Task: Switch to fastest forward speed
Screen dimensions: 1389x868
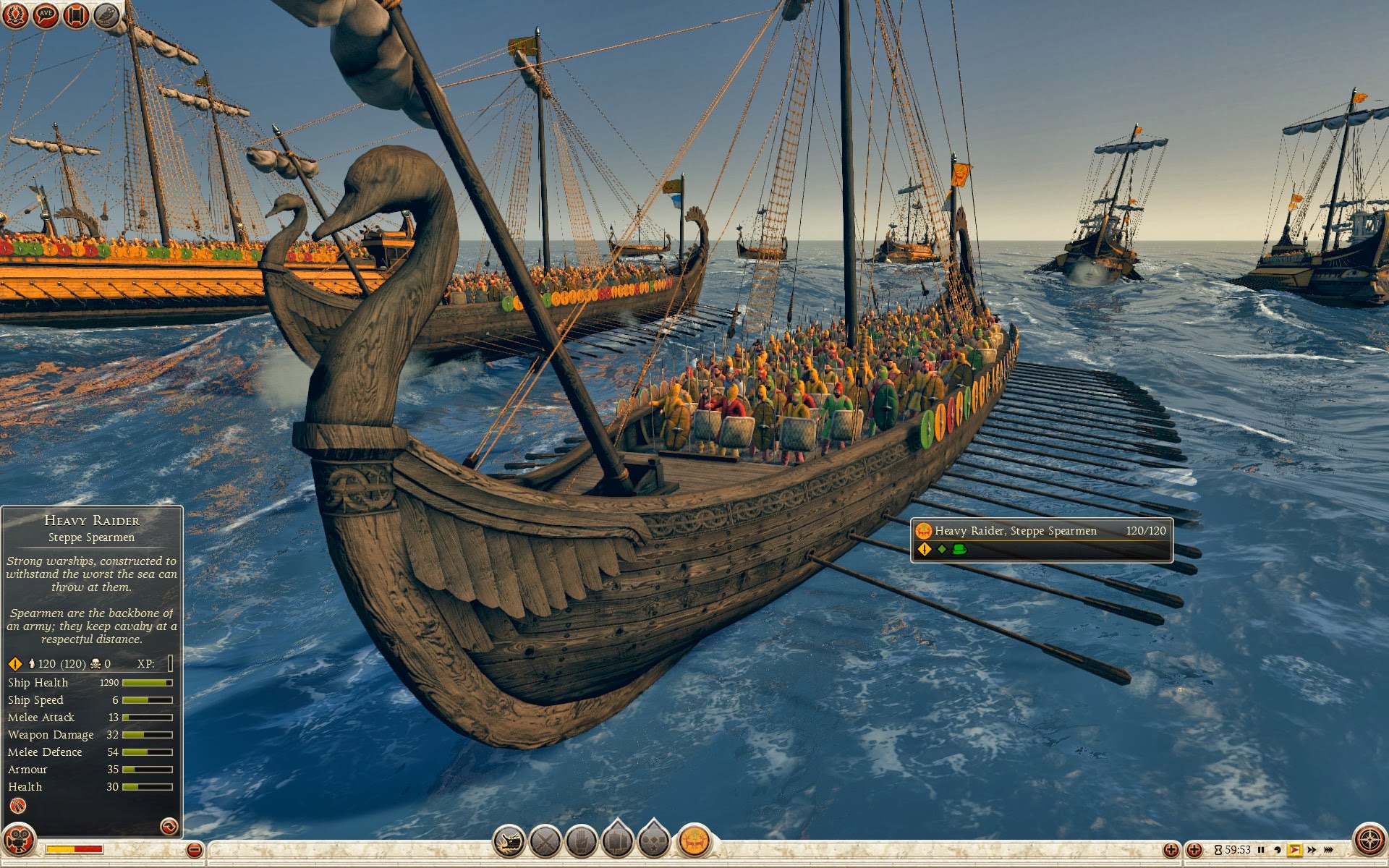Action: coord(1328,850)
